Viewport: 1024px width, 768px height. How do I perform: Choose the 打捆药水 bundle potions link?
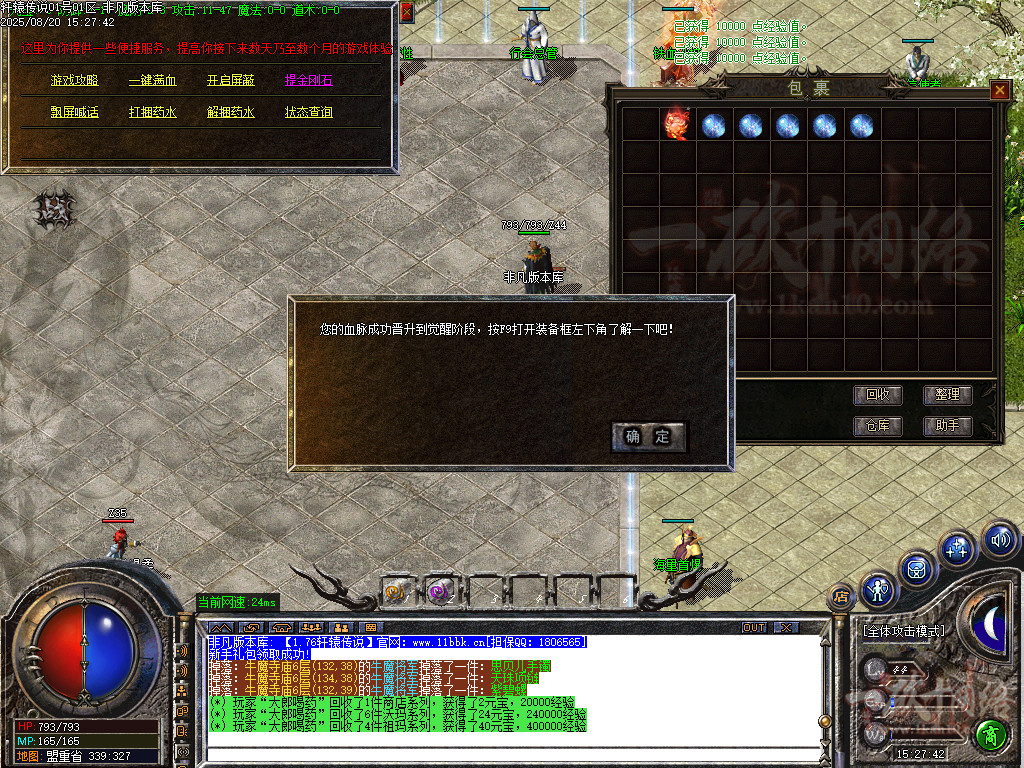point(153,112)
